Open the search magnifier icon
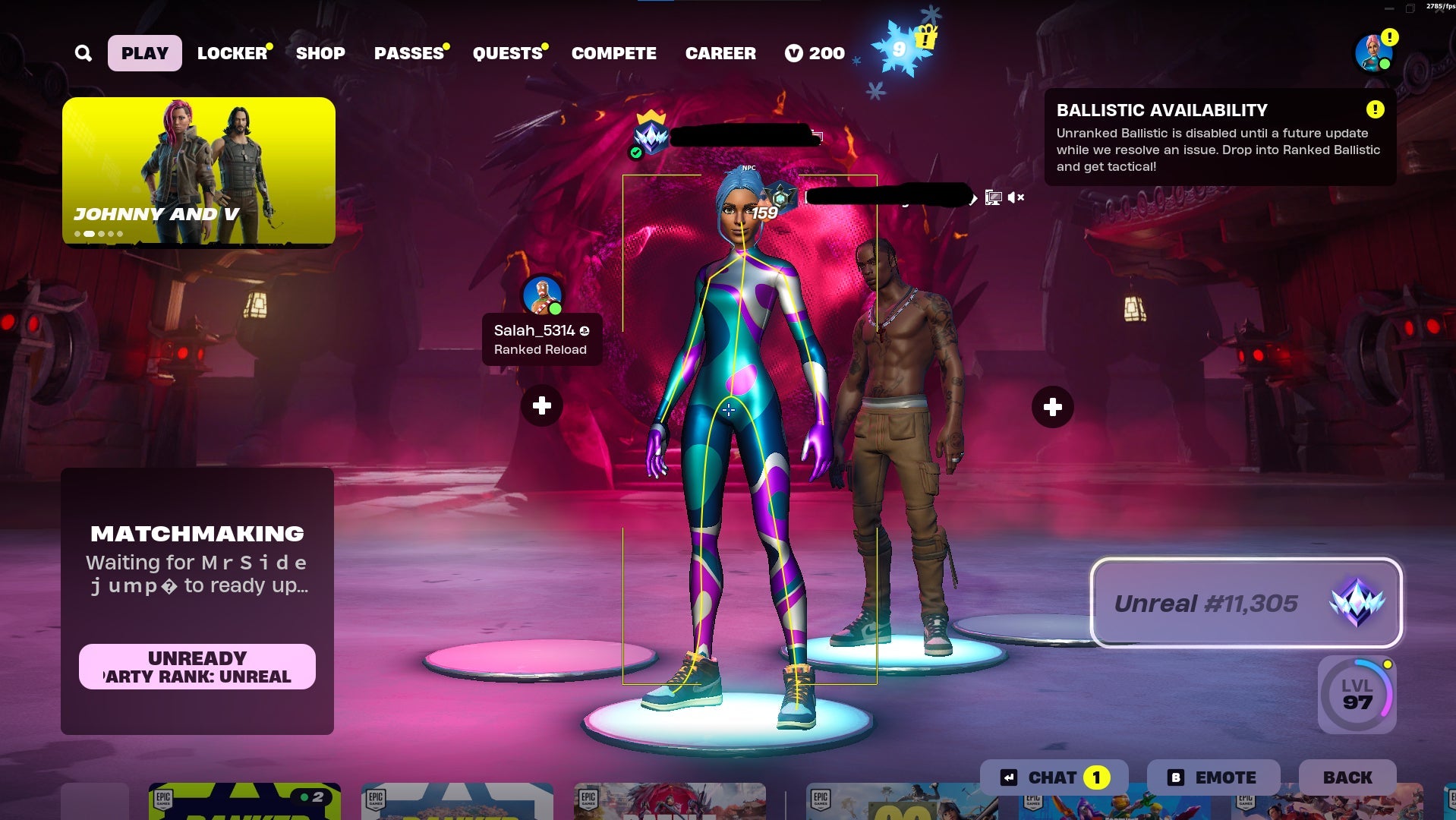This screenshot has width=1456, height=820. (x=84, y=53)
